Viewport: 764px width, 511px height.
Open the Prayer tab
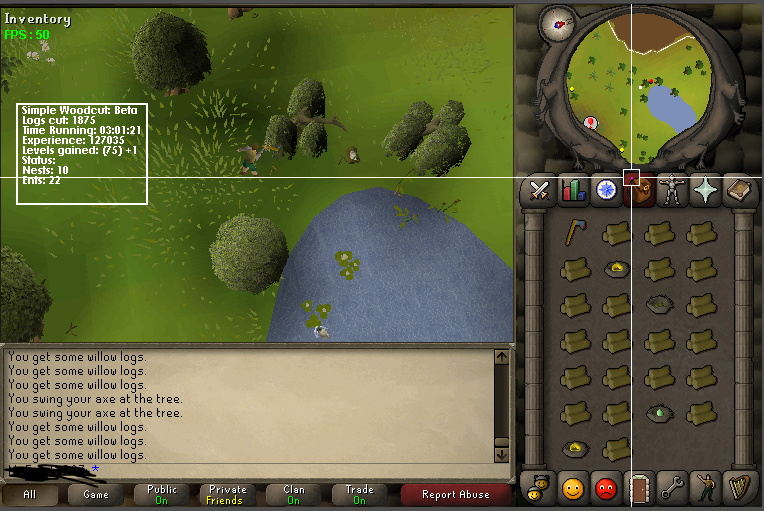tap(707, 189)
